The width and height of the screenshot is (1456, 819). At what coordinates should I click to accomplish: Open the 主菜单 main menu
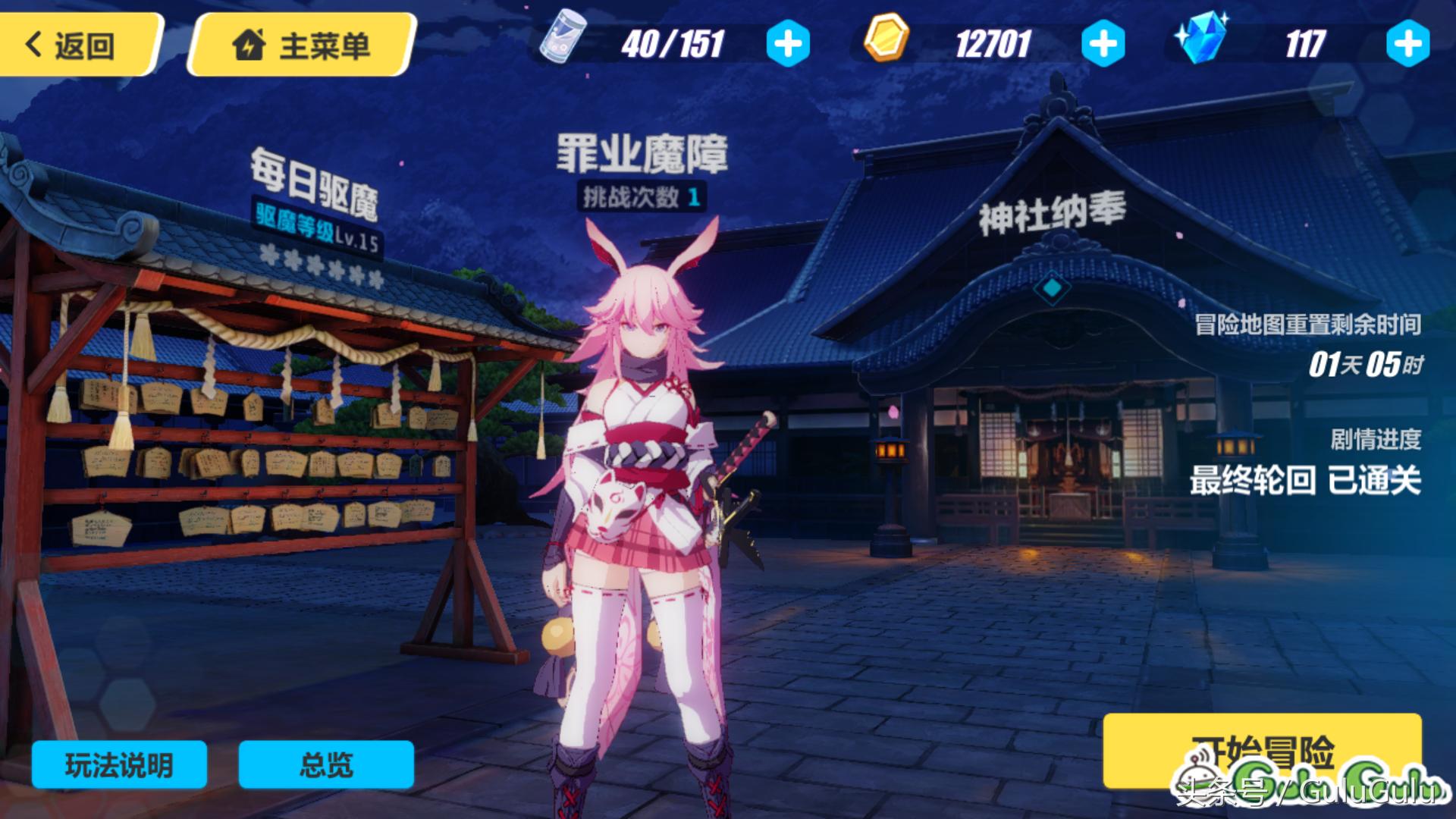click(x=302, y=45)
